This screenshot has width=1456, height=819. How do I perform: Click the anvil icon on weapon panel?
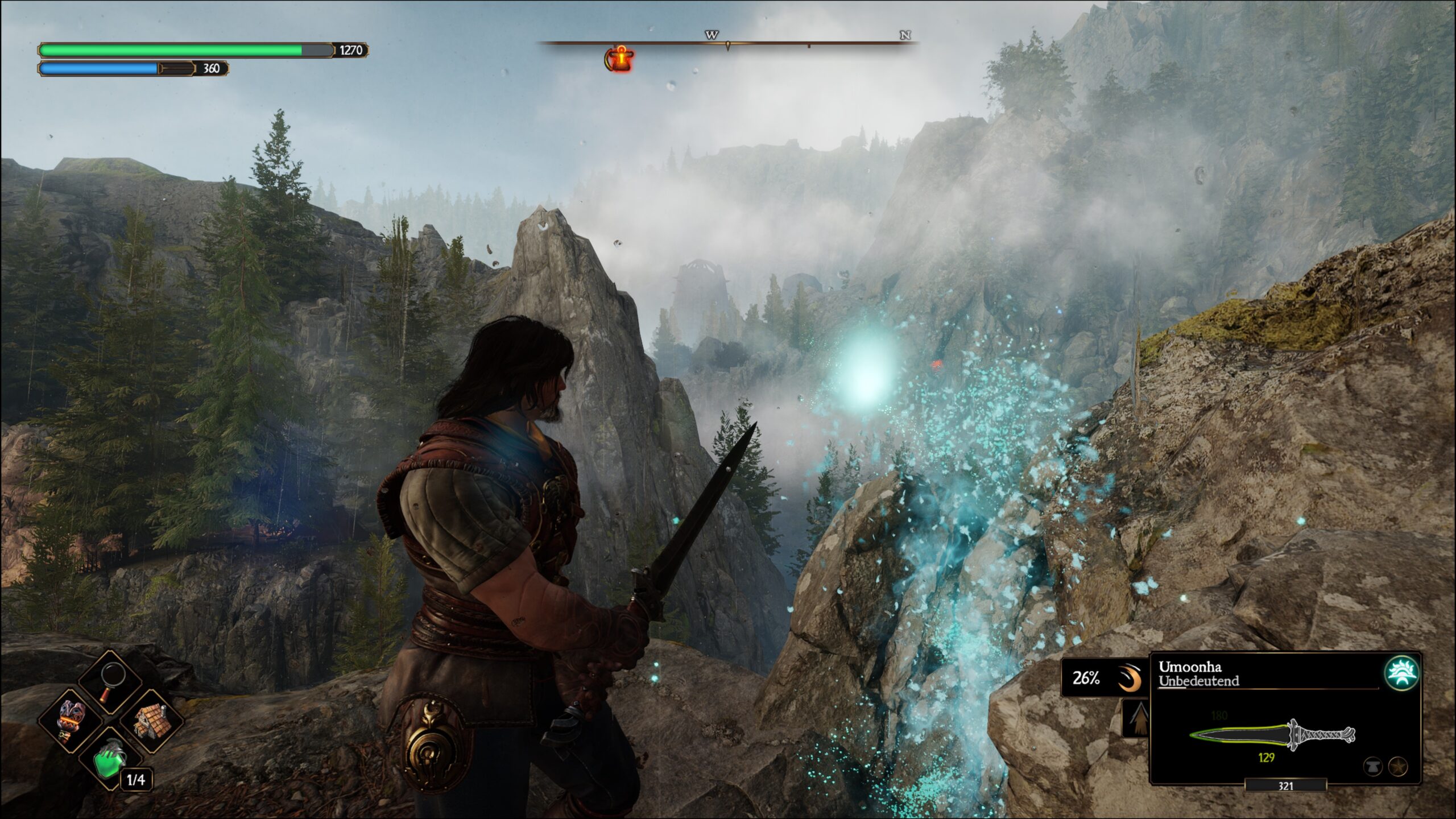[1373, 767]
